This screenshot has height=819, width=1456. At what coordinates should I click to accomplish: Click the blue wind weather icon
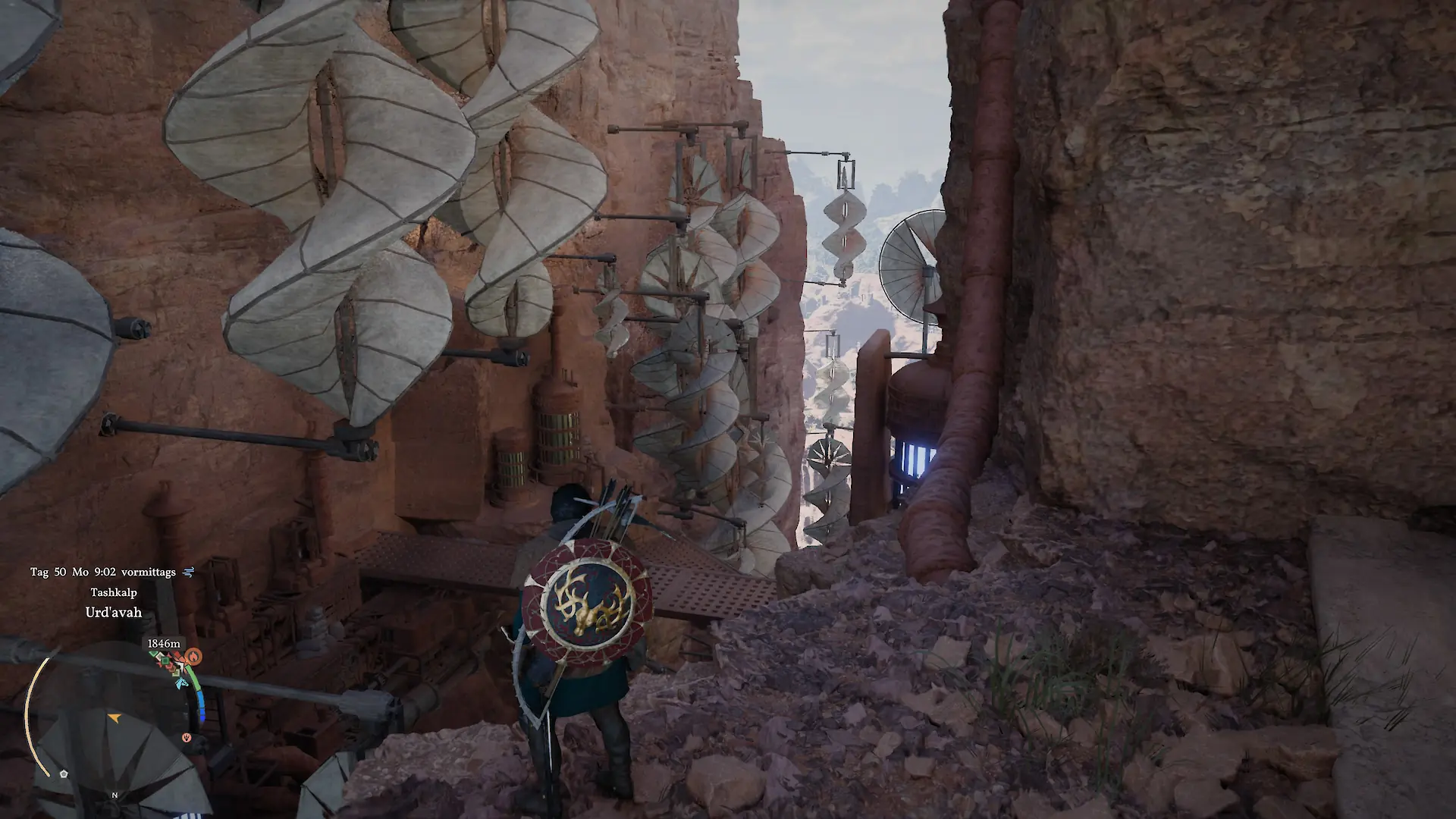(189, 572)
